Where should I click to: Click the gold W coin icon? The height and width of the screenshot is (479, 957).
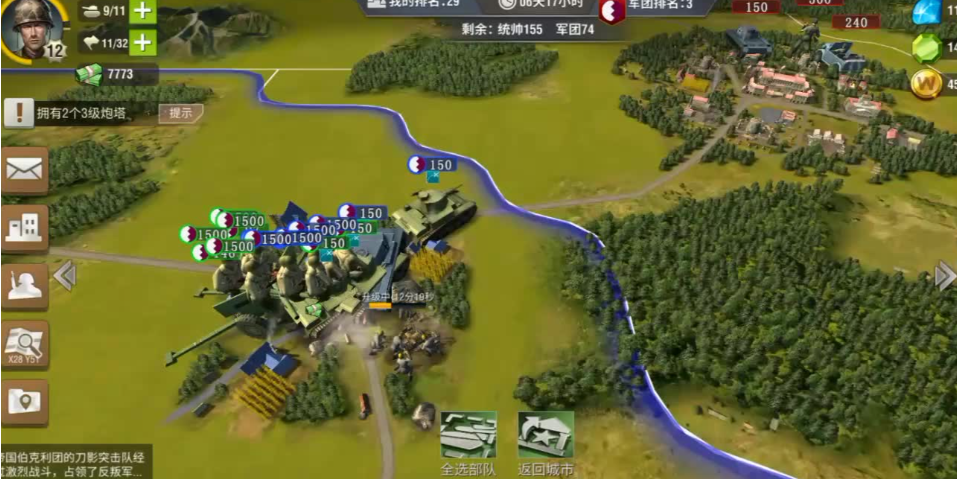coord(927,83)
